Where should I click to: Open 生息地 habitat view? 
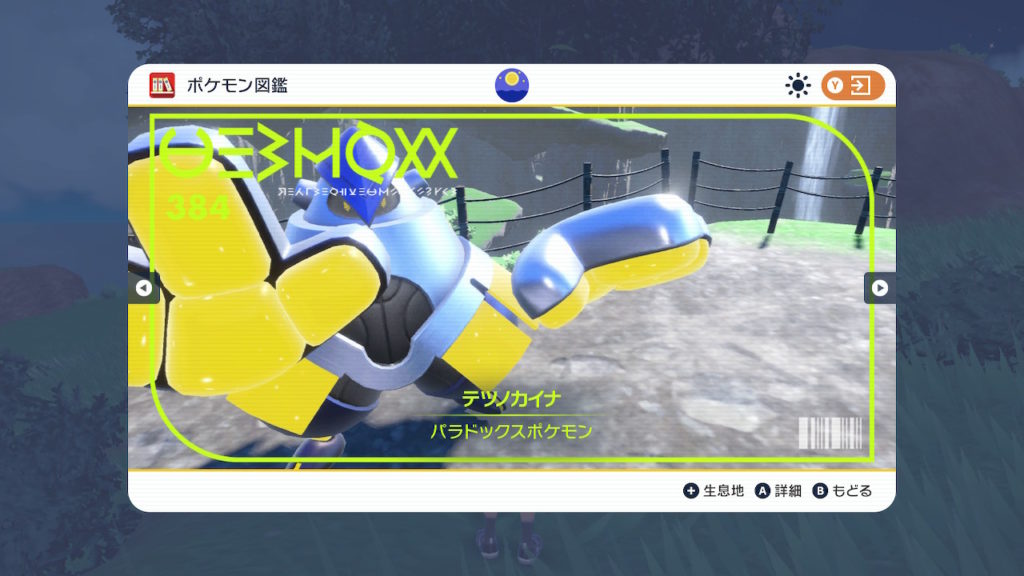(714, 491)
